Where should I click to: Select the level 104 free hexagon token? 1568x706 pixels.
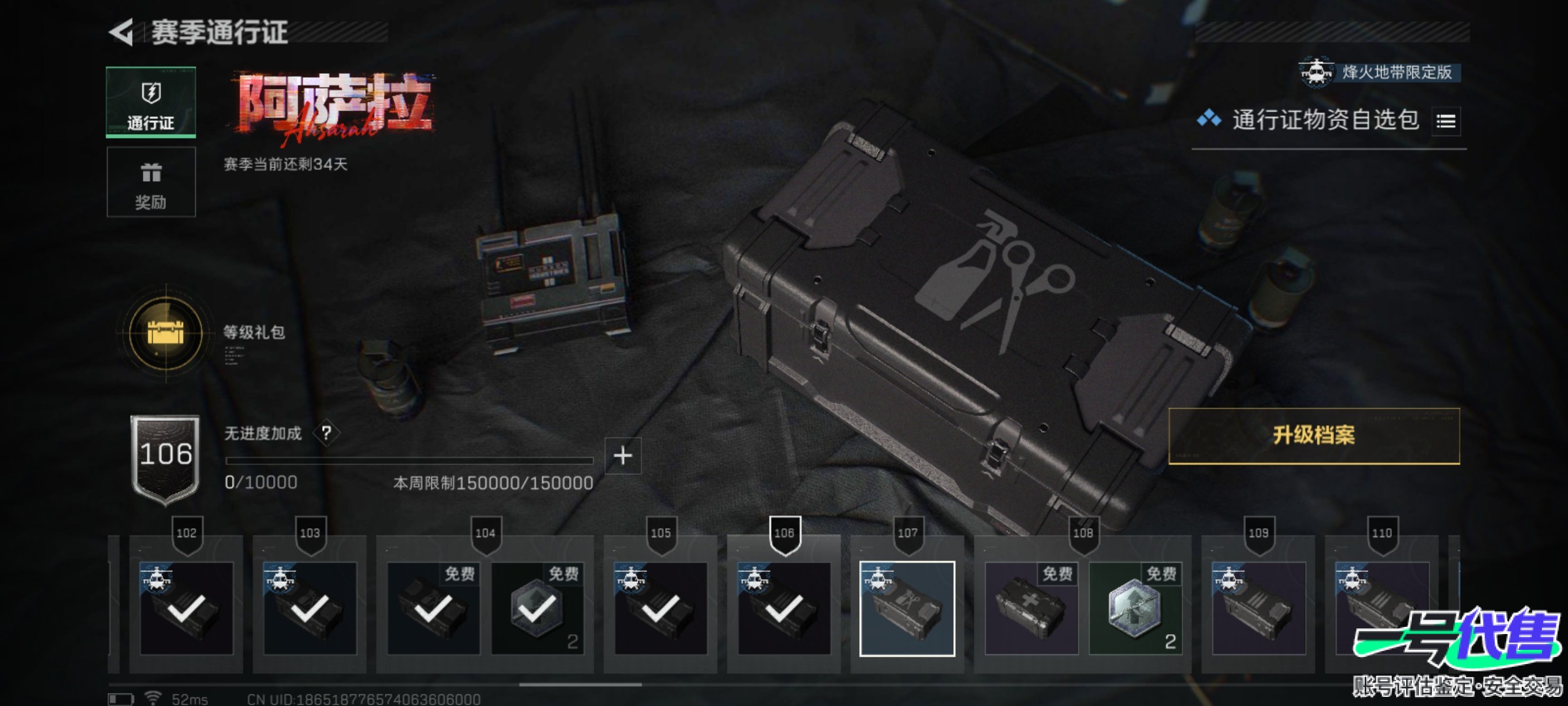point(537,609)
